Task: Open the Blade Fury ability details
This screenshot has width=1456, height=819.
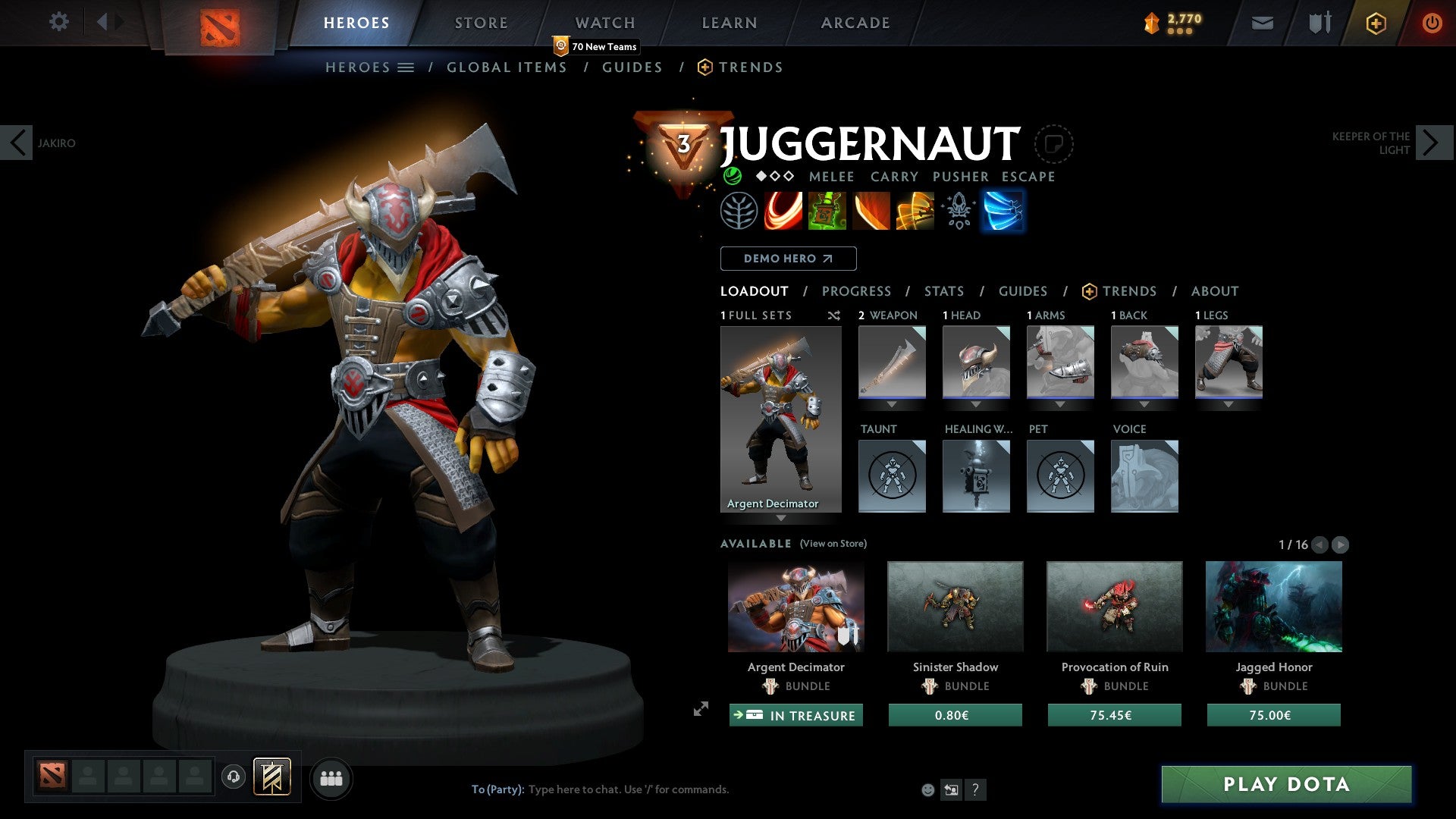Action: [x=783, y=211]
